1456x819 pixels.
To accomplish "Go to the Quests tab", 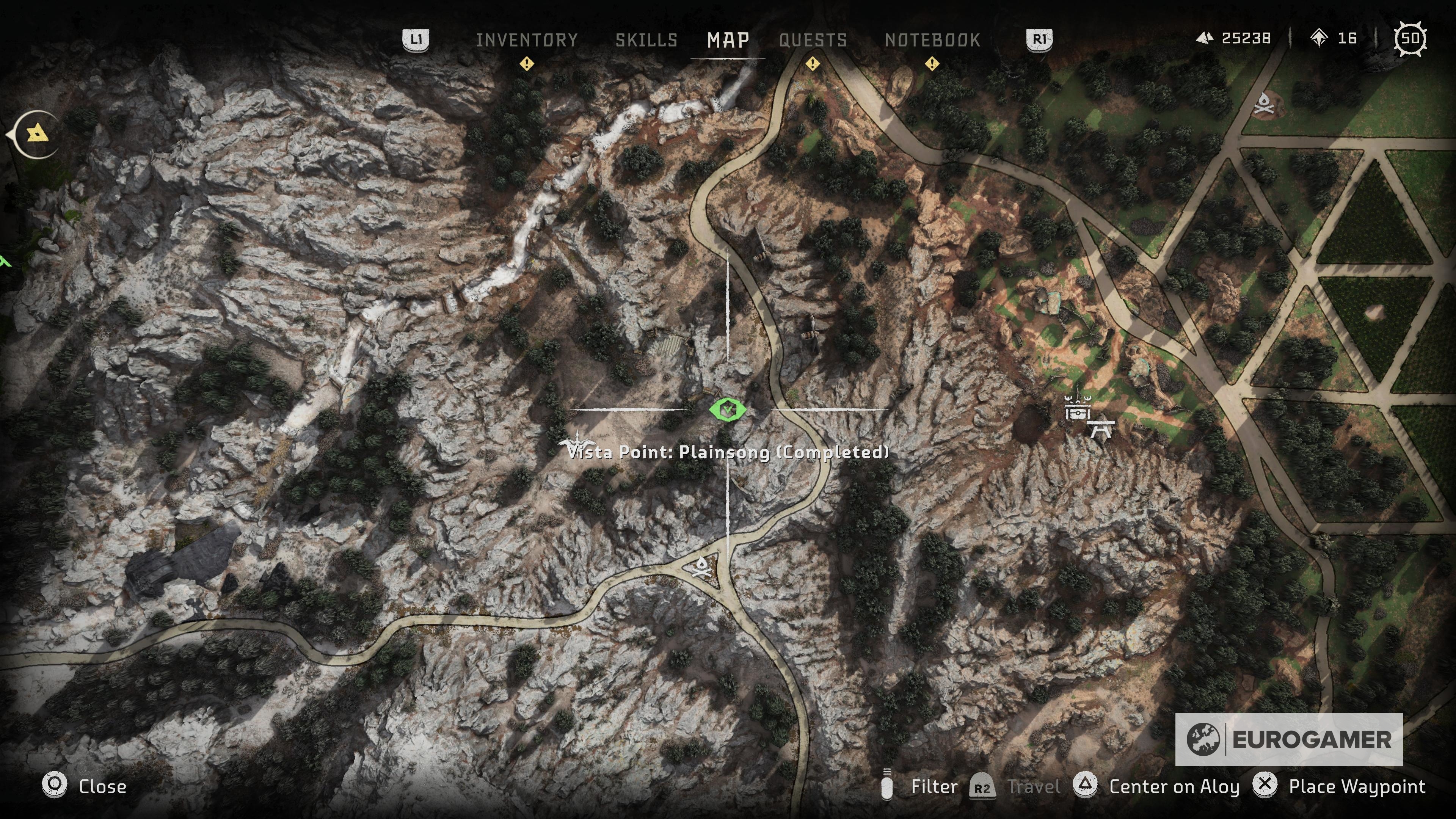I will click(x=813, y=40).
